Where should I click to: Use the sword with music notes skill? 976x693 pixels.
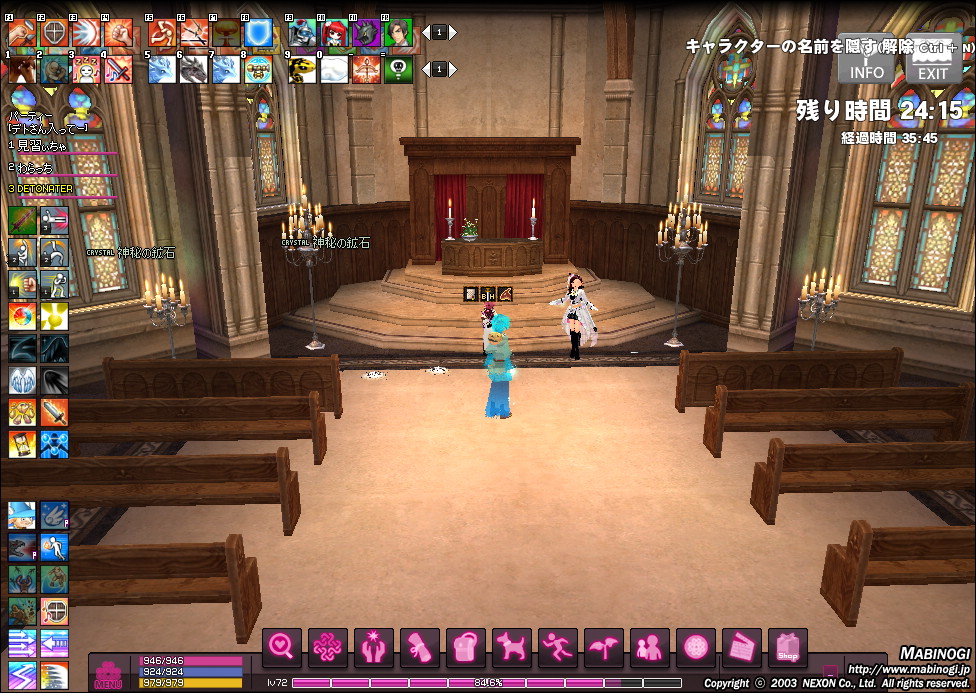click(x=119, y=69)
